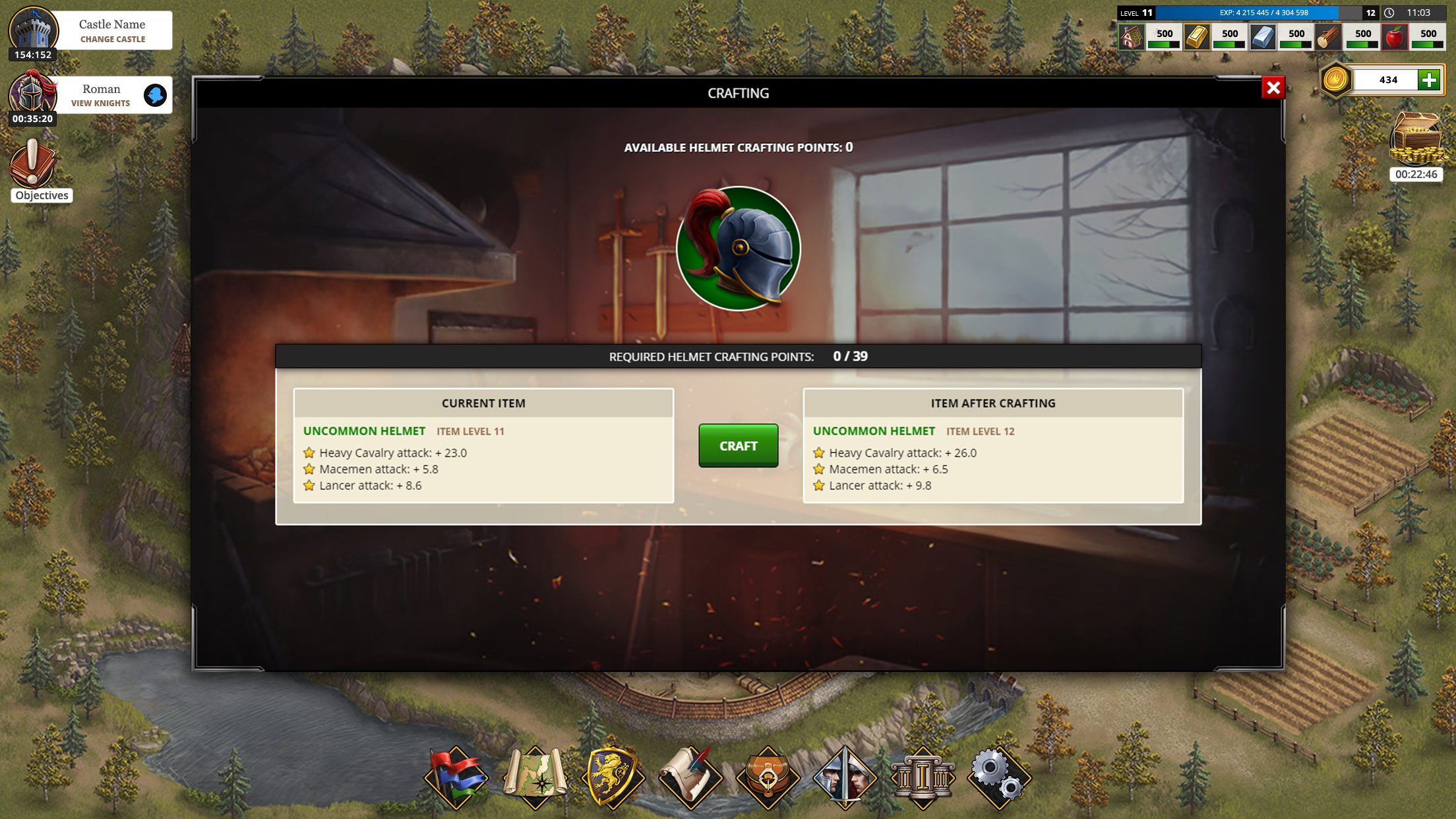Select the dueling knights icon
Viewport: 1456px width, 819px height.
(845, 778)
